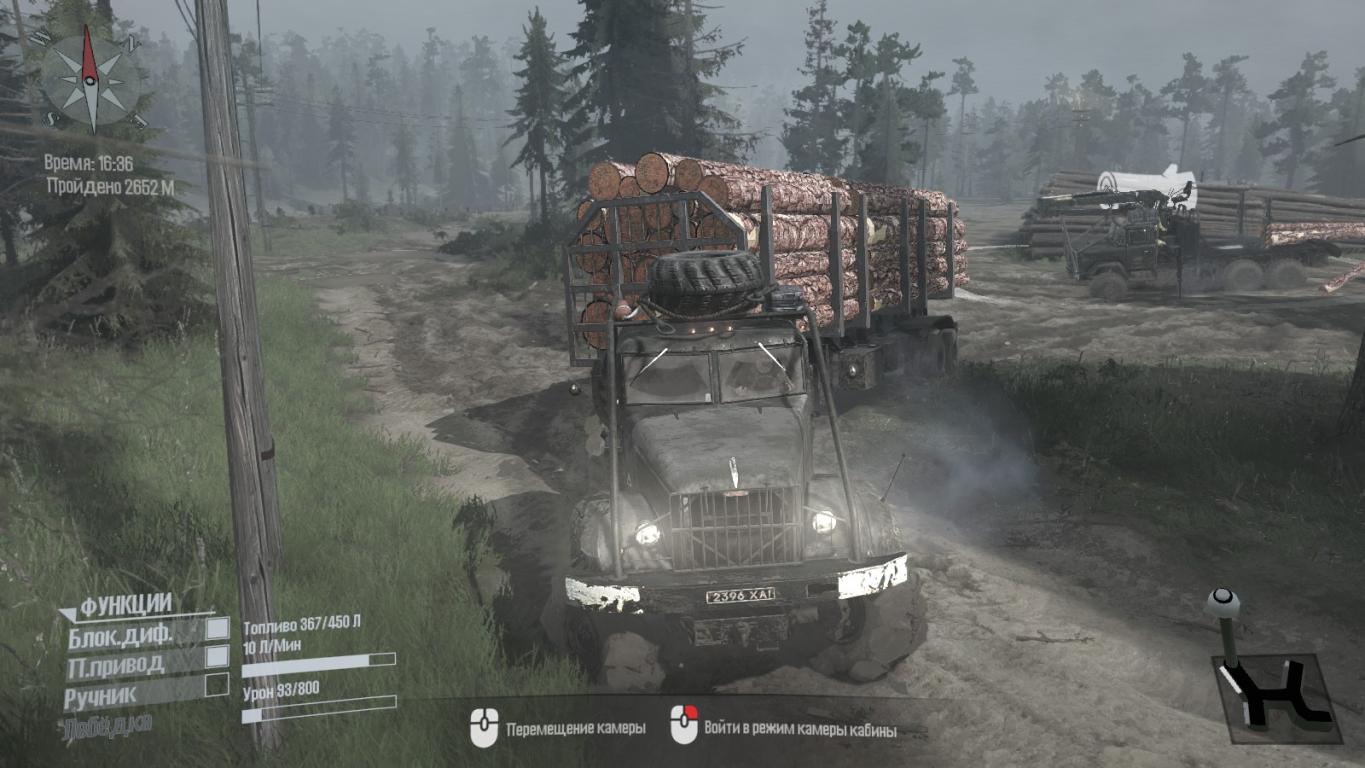Toggle the Блок.диф. differential lock checkbox
The height and width of the screenshot is (768, 1365).
(x=217, y=628)
